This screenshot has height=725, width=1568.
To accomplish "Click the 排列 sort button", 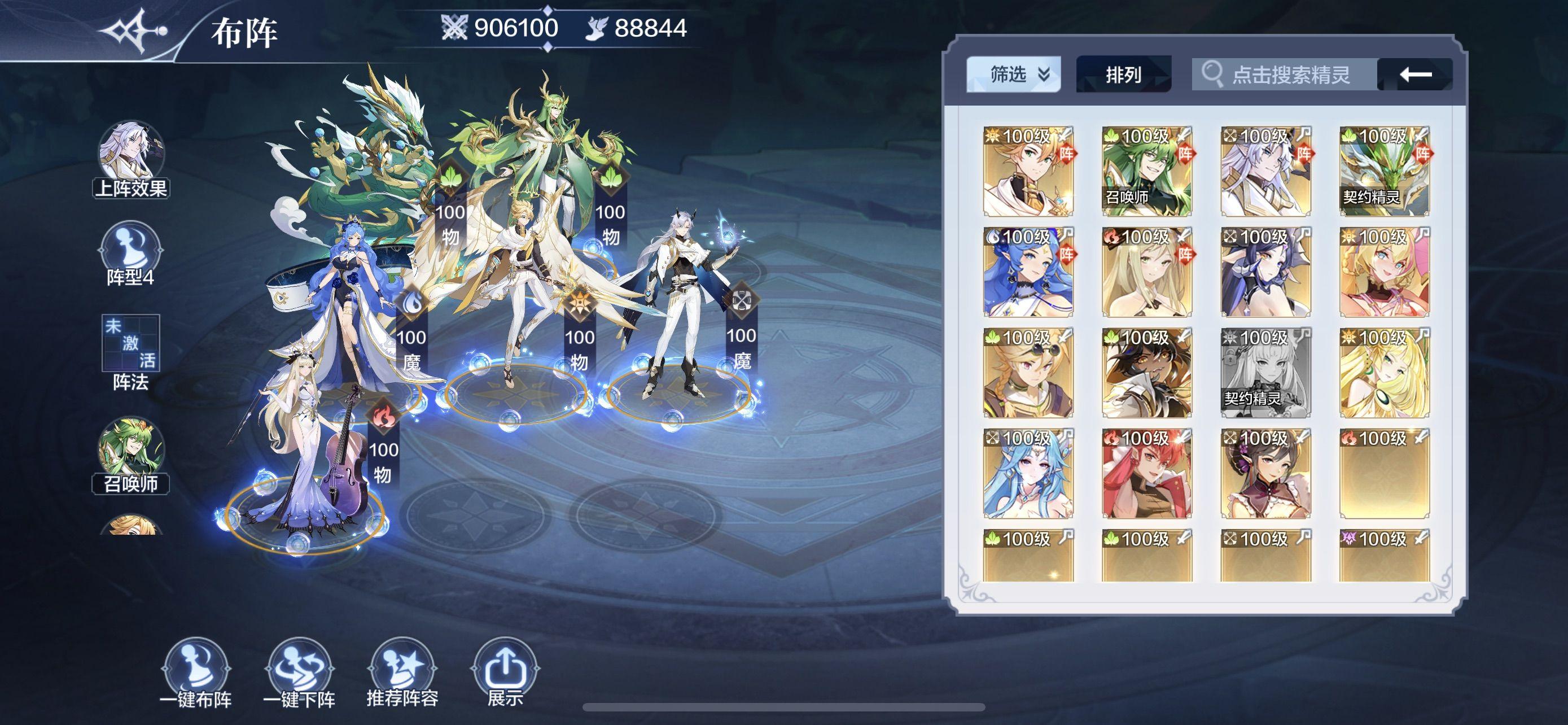I will click(1123, 75).
